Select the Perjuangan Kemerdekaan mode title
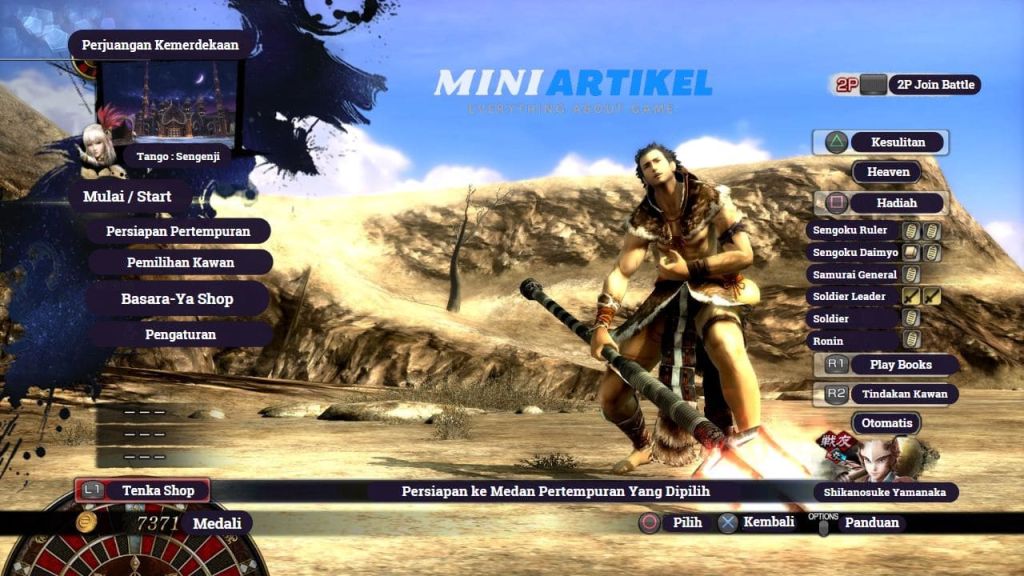Screen dimensions: 1024x576 click(x=162, y=45)
